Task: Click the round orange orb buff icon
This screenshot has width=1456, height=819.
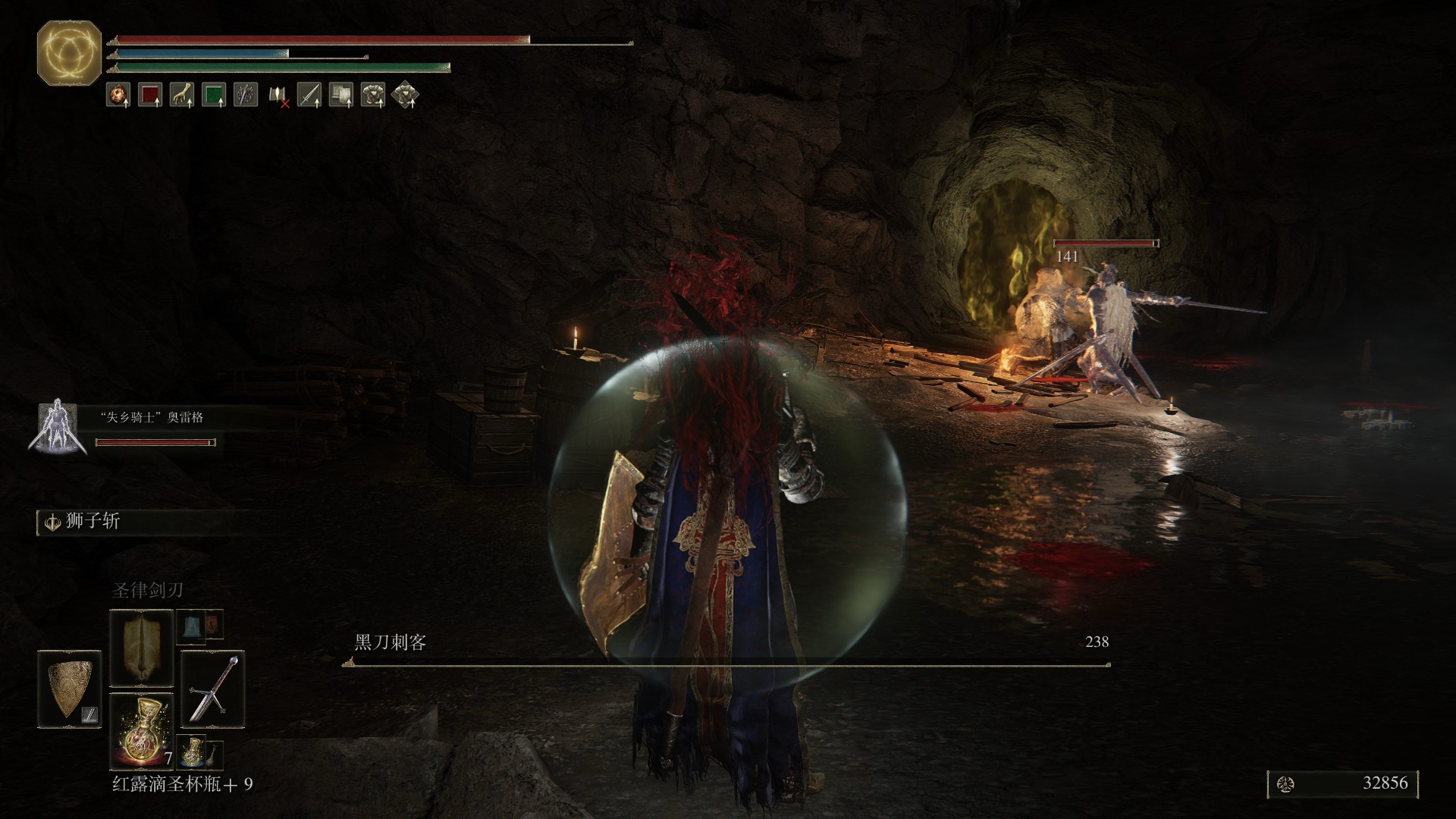Action: point(118,95)
